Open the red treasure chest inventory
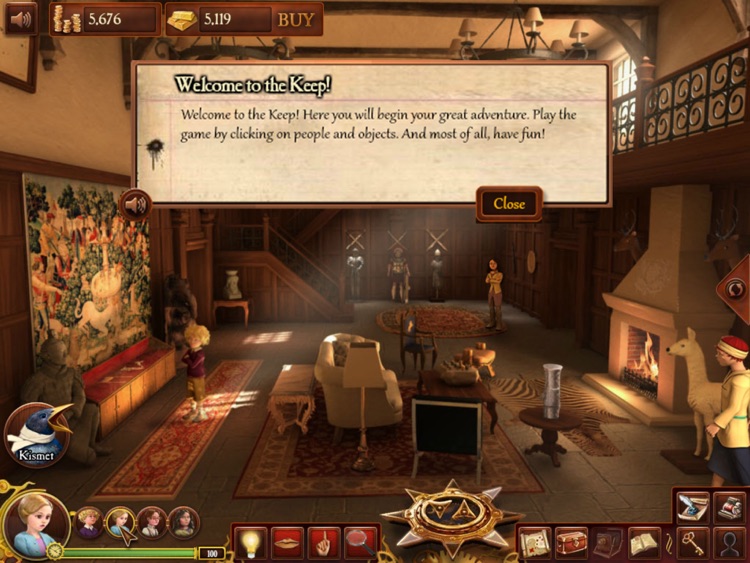Screen dimensions: 750x563 [572, 543]
